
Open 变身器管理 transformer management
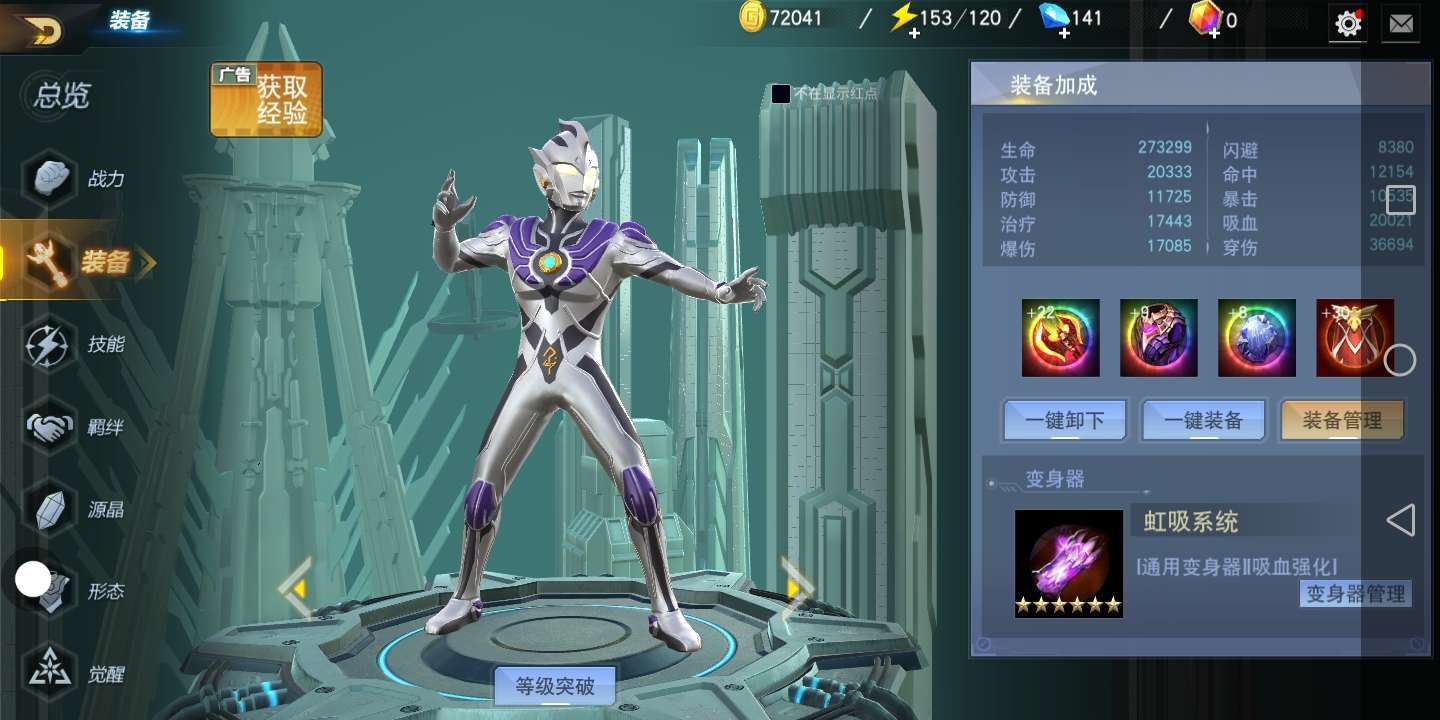[x=1356, y=593]
